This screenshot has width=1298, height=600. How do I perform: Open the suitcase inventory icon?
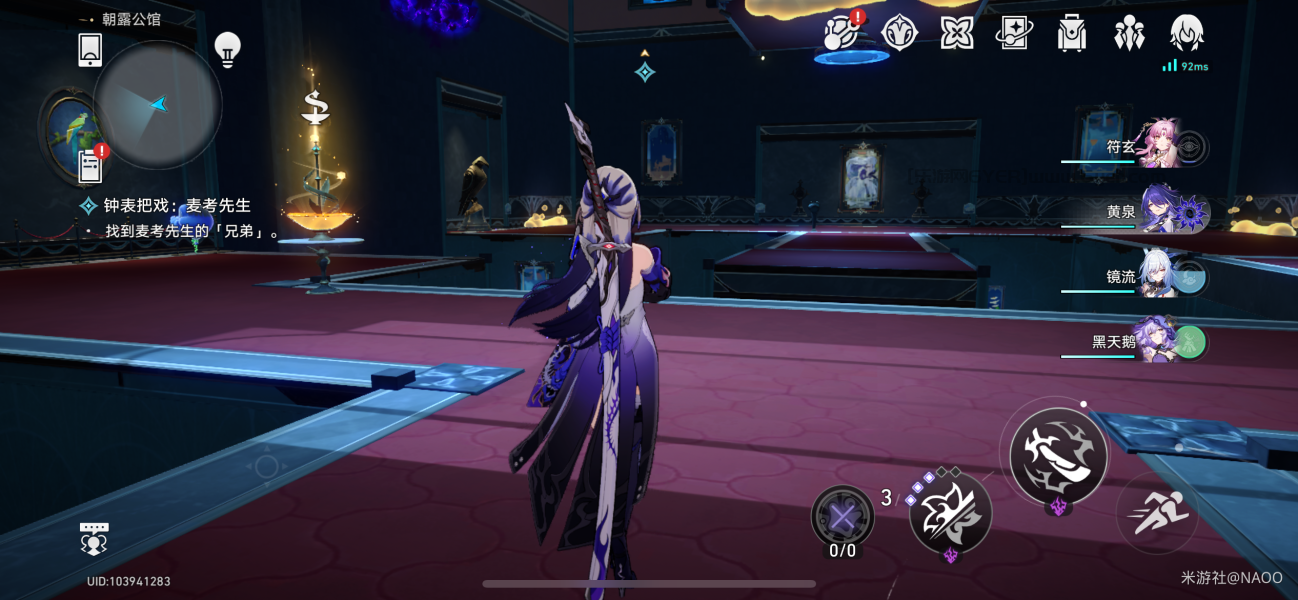pyautogui.click(x=1072, y=33)
